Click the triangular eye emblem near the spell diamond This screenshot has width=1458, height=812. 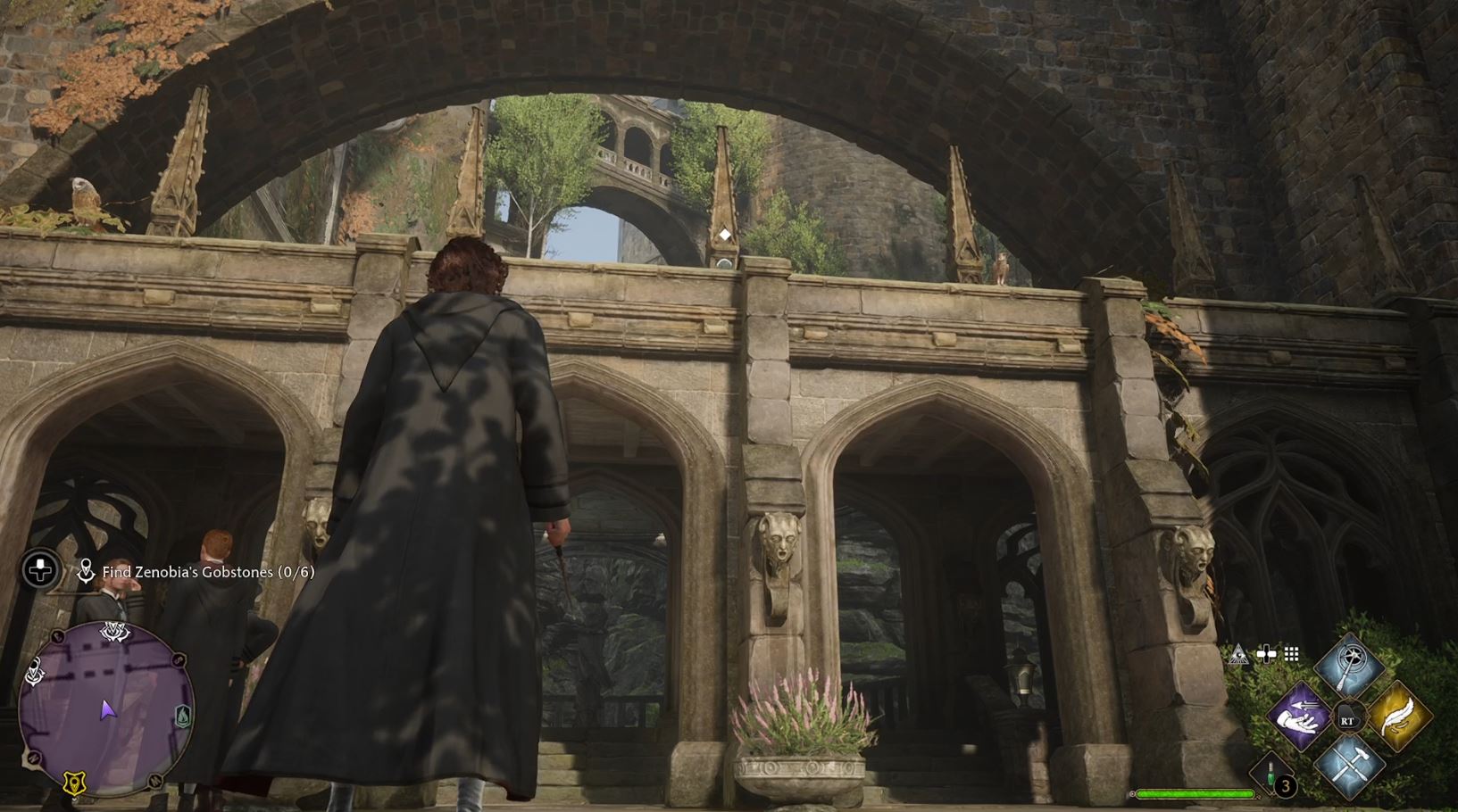(1238, 654)
